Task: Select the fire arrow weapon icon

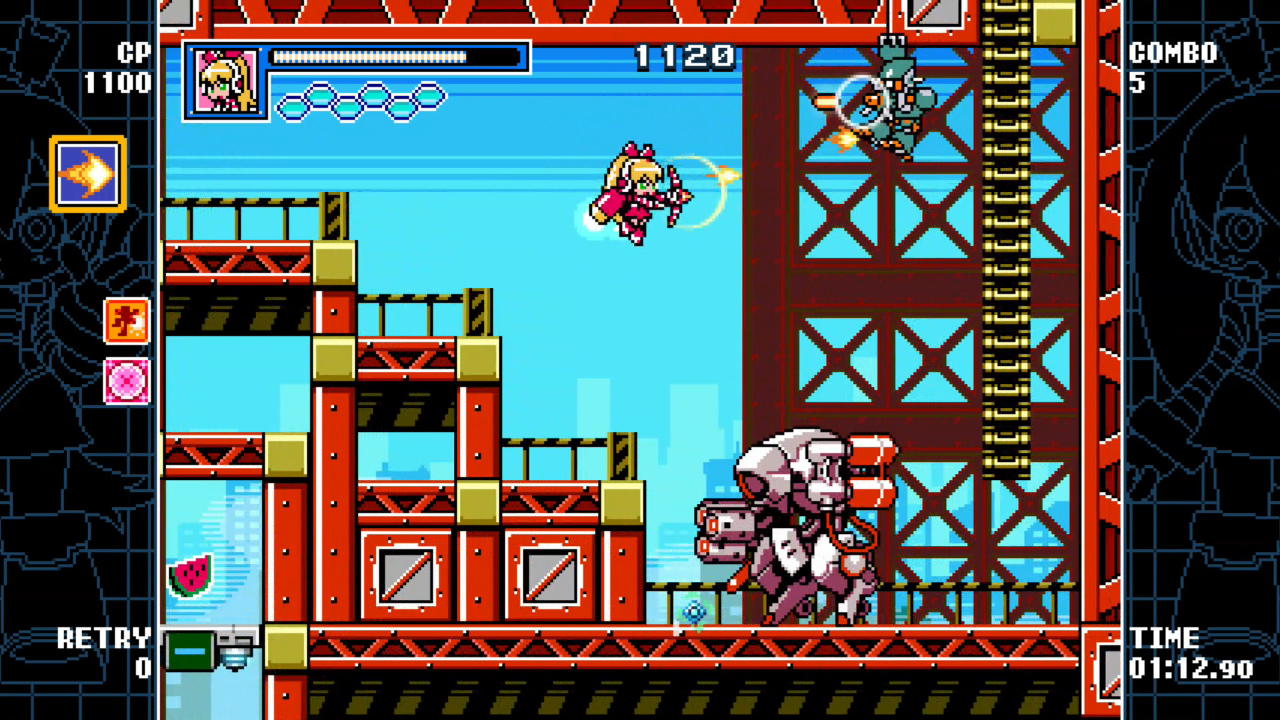Action: tap(86, 173)
